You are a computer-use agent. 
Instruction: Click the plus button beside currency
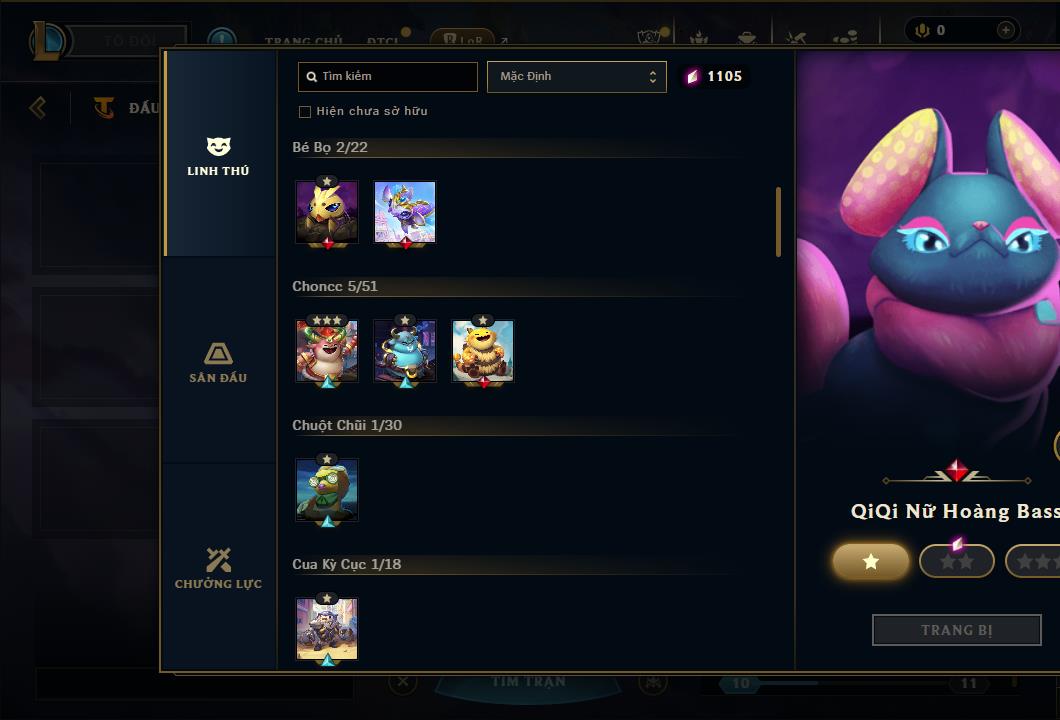[1005, 30]
